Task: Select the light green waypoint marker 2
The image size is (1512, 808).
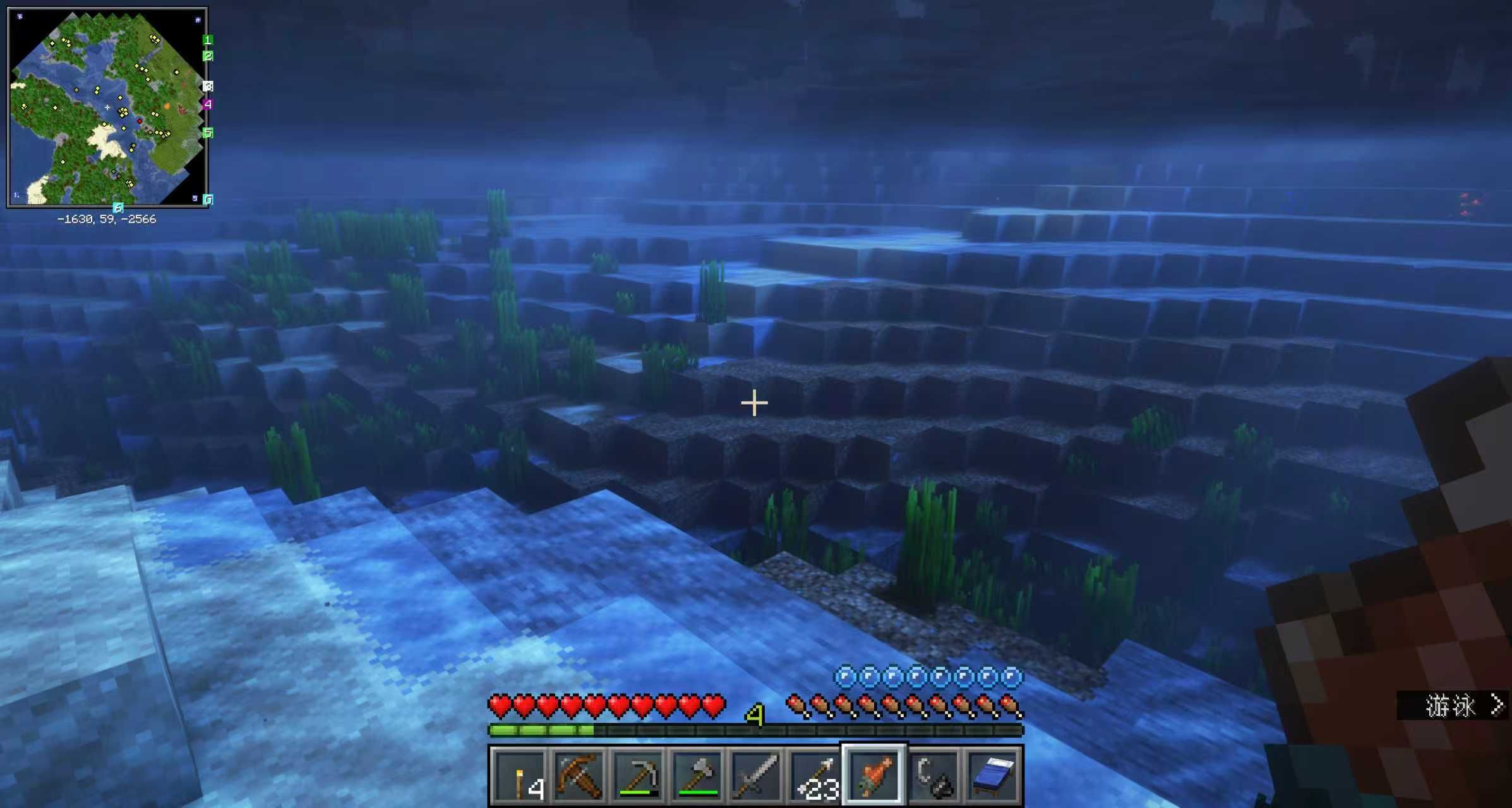Action: click(207, 56)
